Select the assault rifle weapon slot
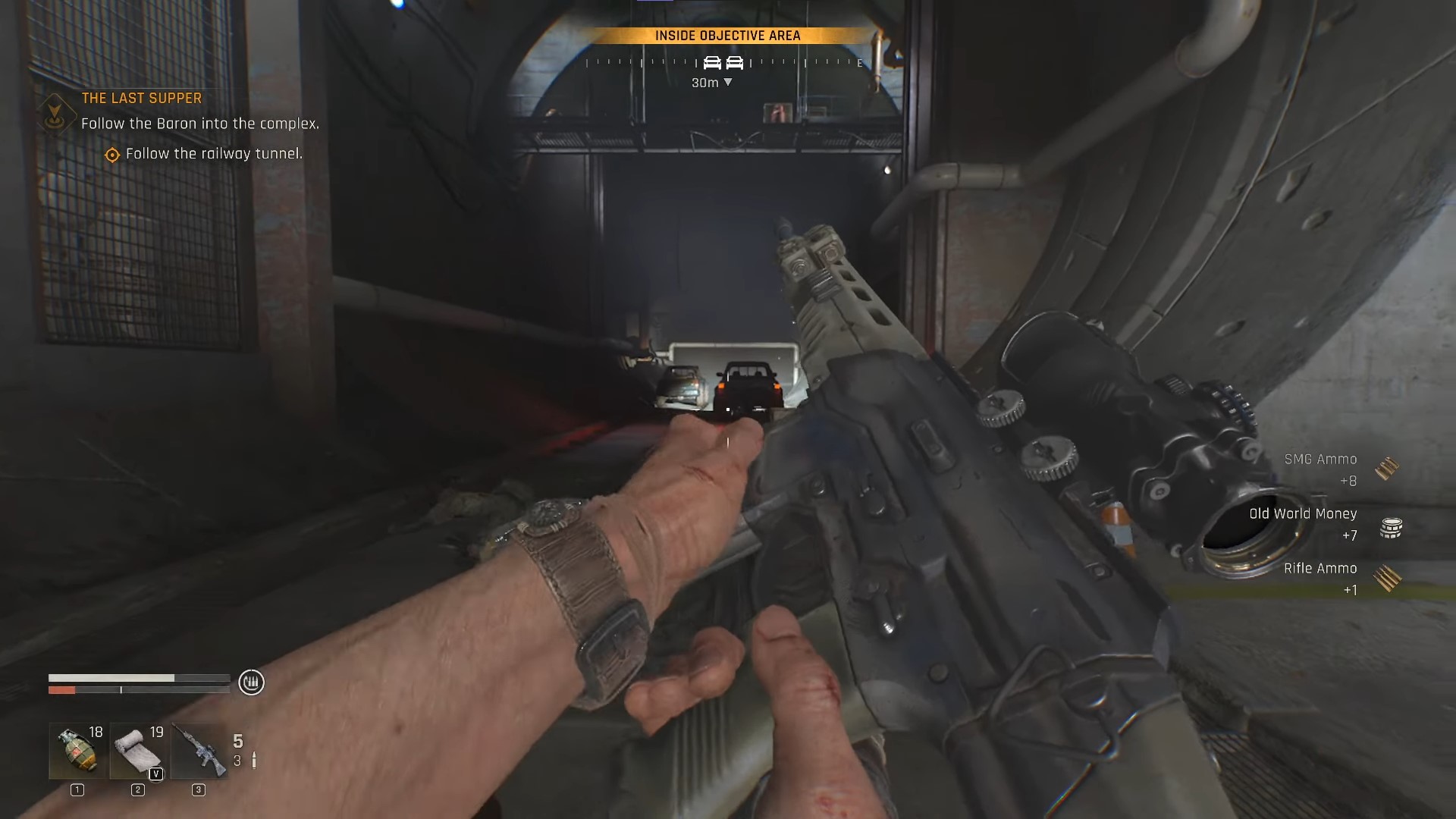 coord(199,751)
